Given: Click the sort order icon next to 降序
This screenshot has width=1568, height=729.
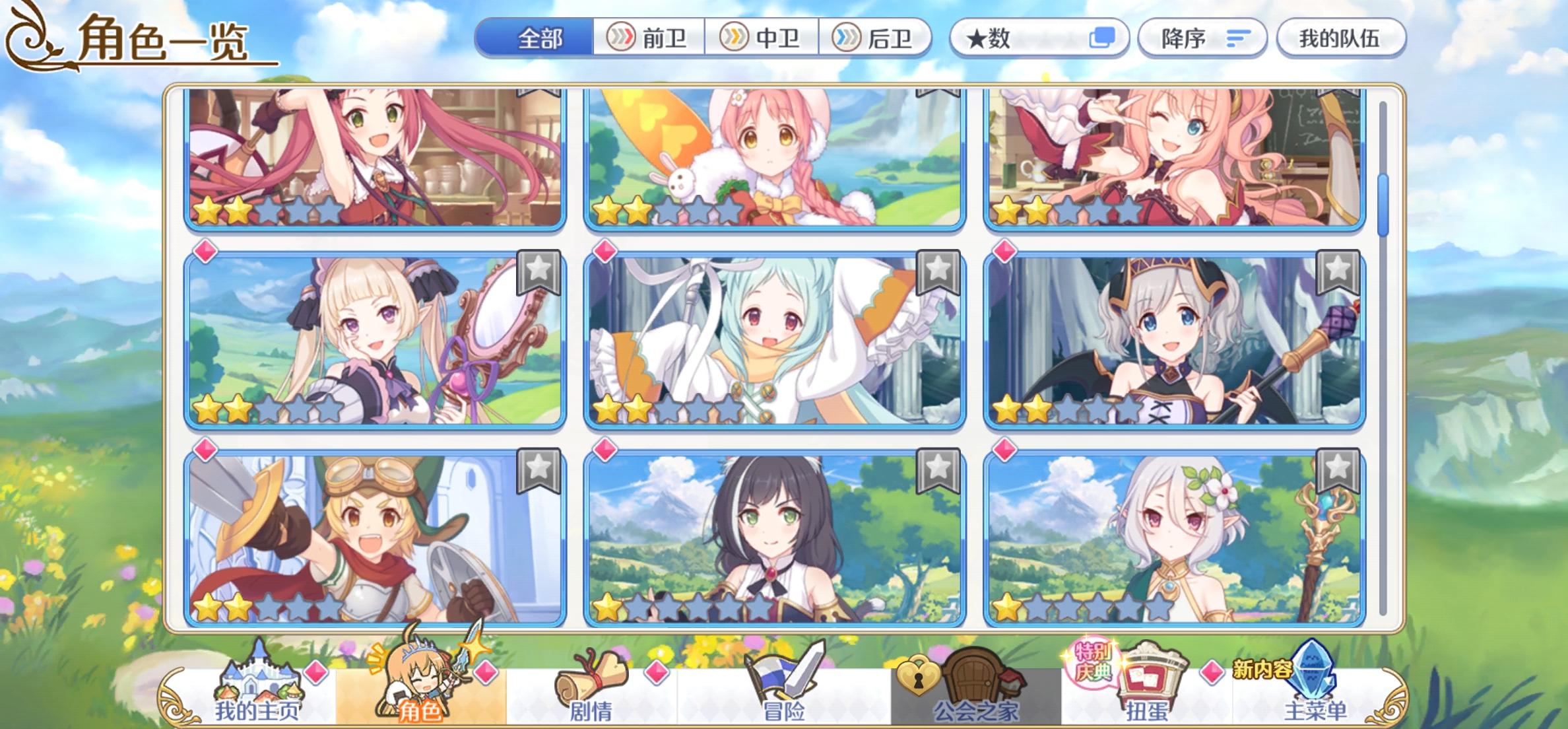Looking at the screenshot, I should 1238,38.
